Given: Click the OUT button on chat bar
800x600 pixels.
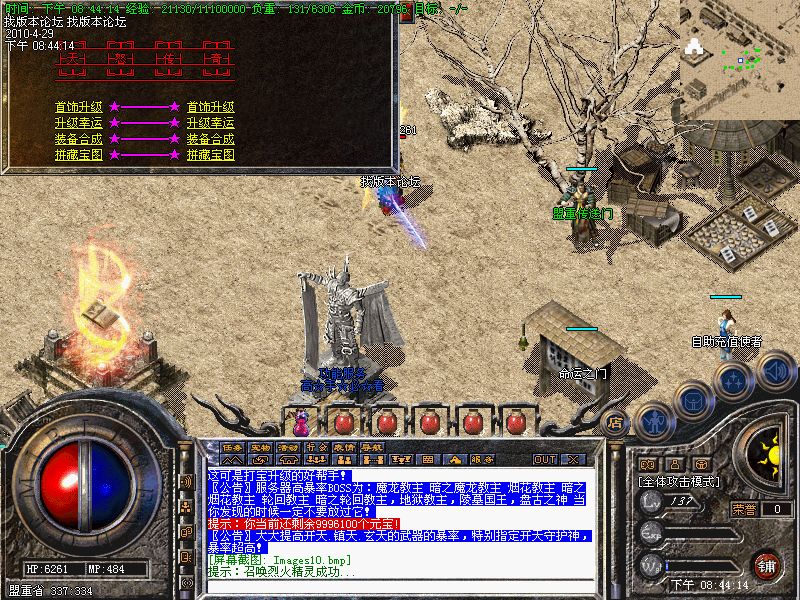Looking at the screenshot, I should (545, 459).
